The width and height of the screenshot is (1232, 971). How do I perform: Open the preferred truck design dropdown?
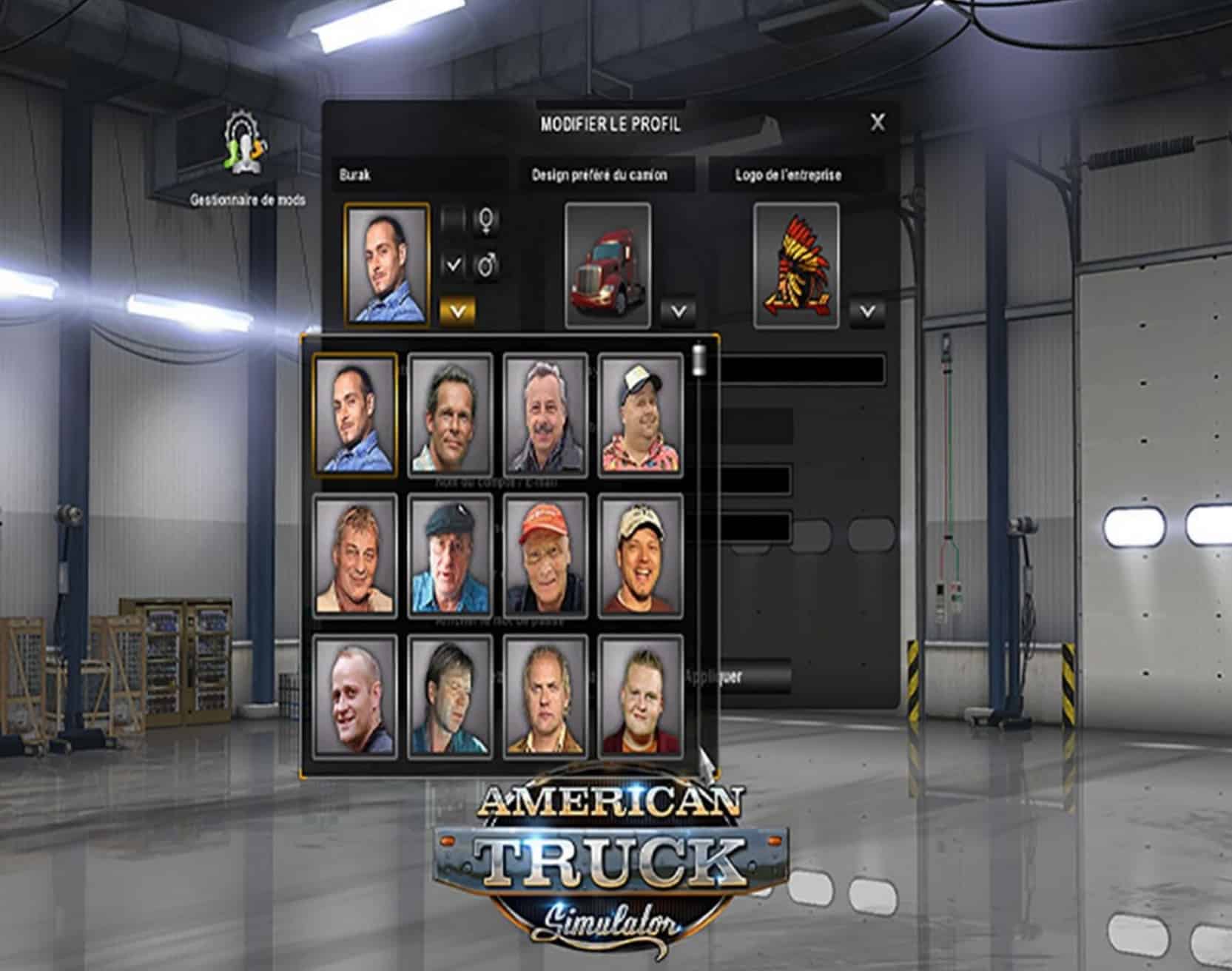point(677,312)
